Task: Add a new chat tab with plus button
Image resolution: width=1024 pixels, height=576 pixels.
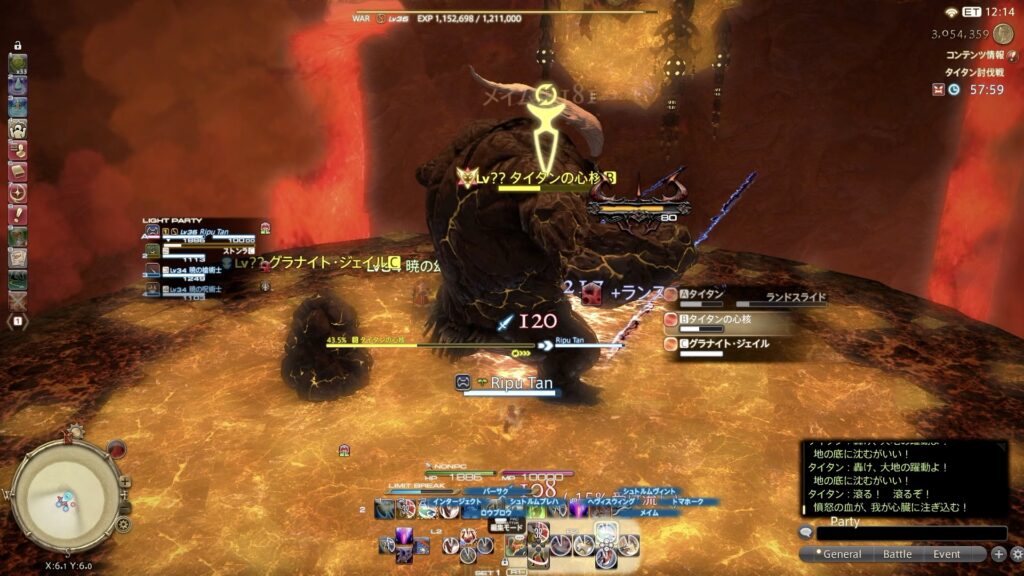Action: 998,554
